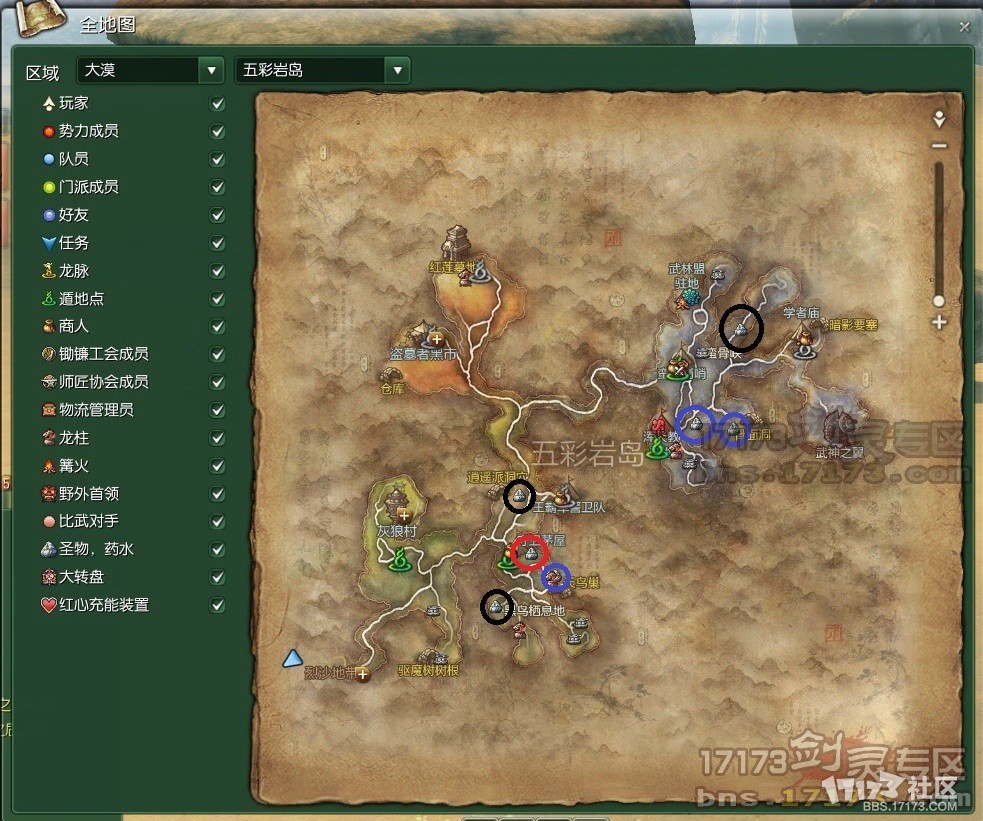
Task: Hide 商人 merchant markers
Action: pyautogui.click(x=218, y=326)
